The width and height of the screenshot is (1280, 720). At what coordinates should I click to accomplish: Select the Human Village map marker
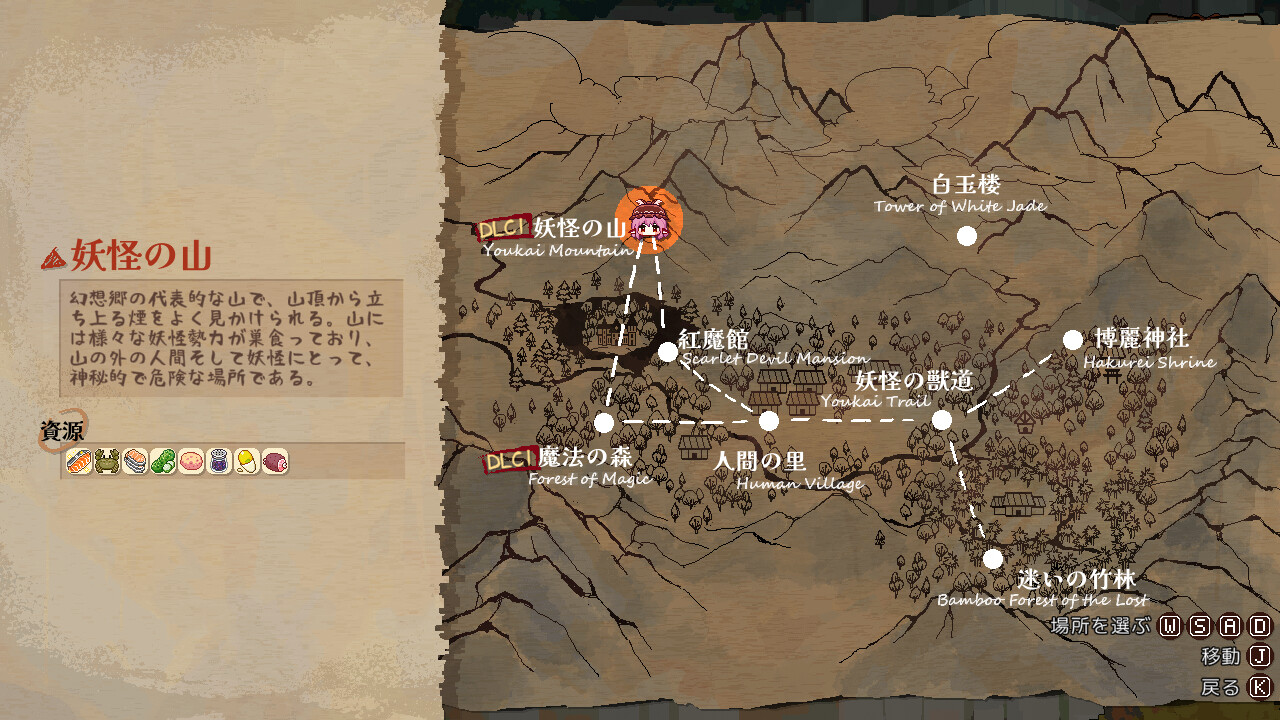[x=768, y=419]
